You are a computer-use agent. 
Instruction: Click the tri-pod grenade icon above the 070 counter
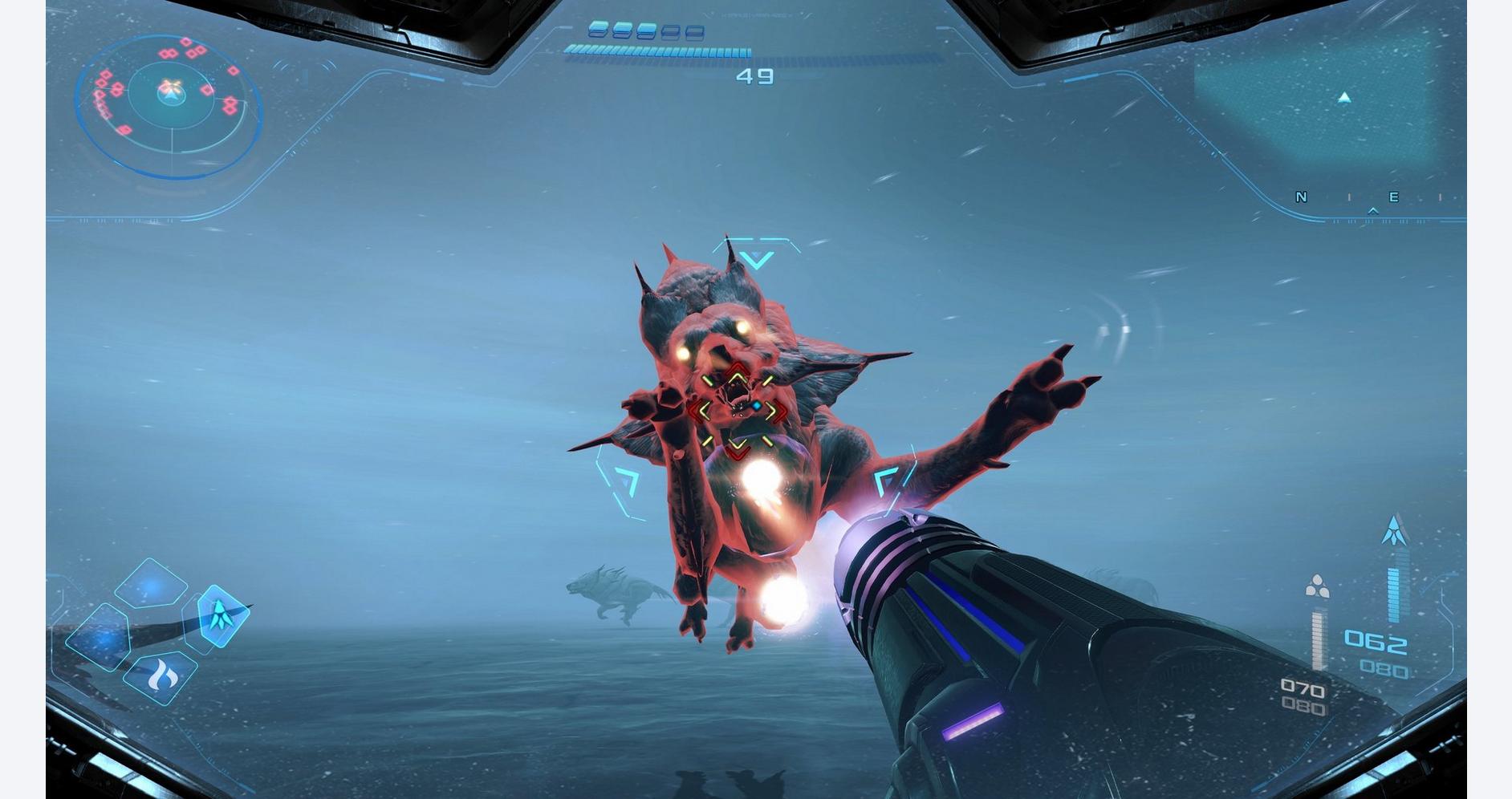click(x=1317, y=586)
